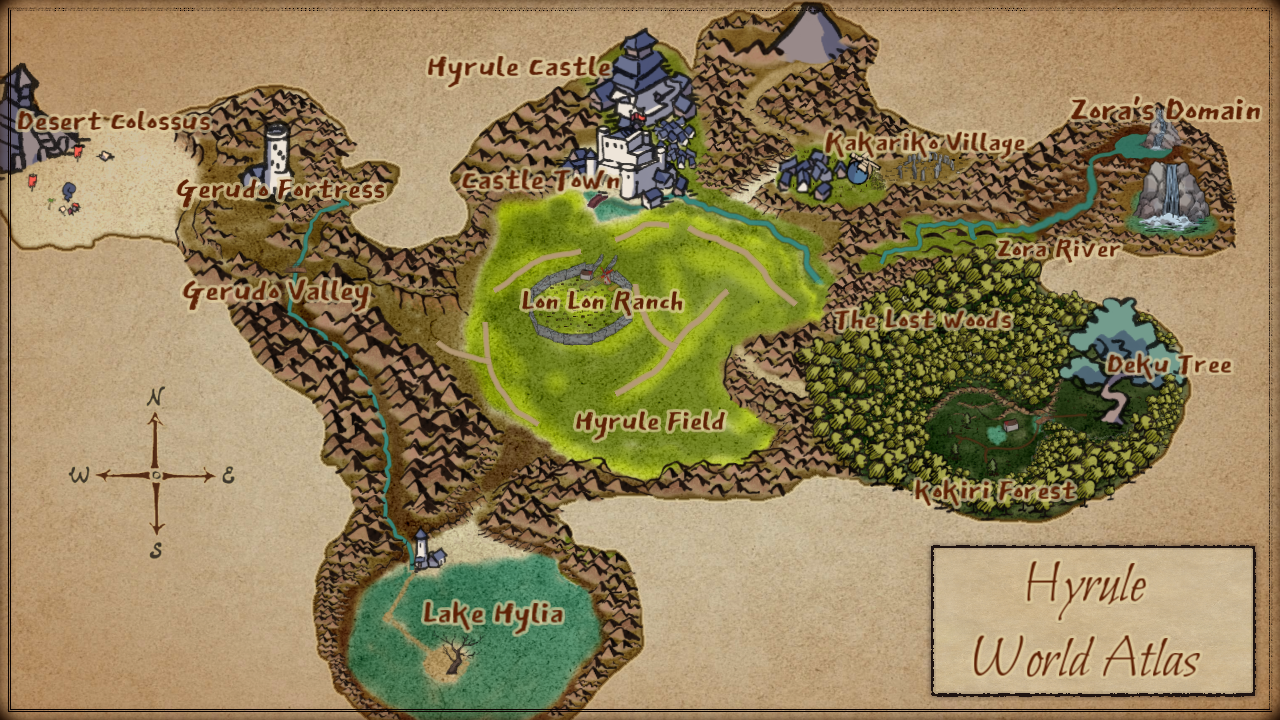
Task: Select Lon Lon Ranch location
Action: point(602,301)
